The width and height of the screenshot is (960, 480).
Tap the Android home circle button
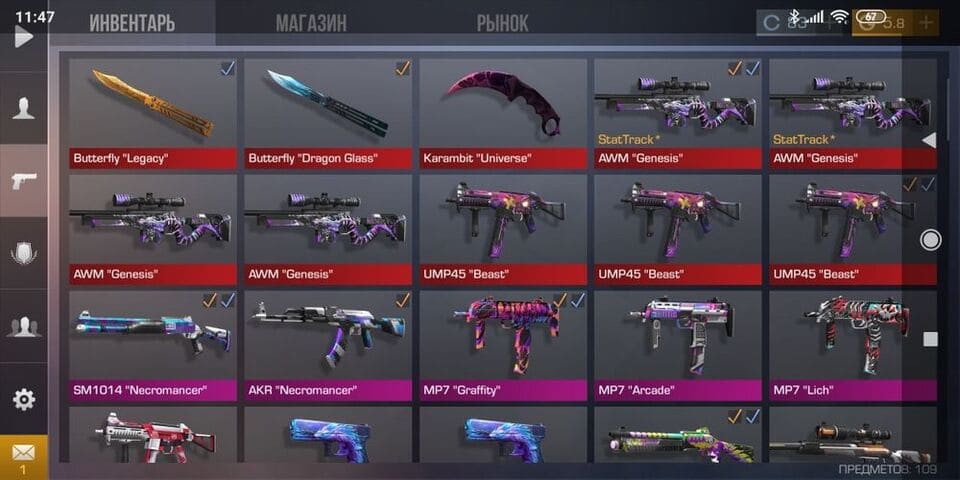tap(930, 239)
